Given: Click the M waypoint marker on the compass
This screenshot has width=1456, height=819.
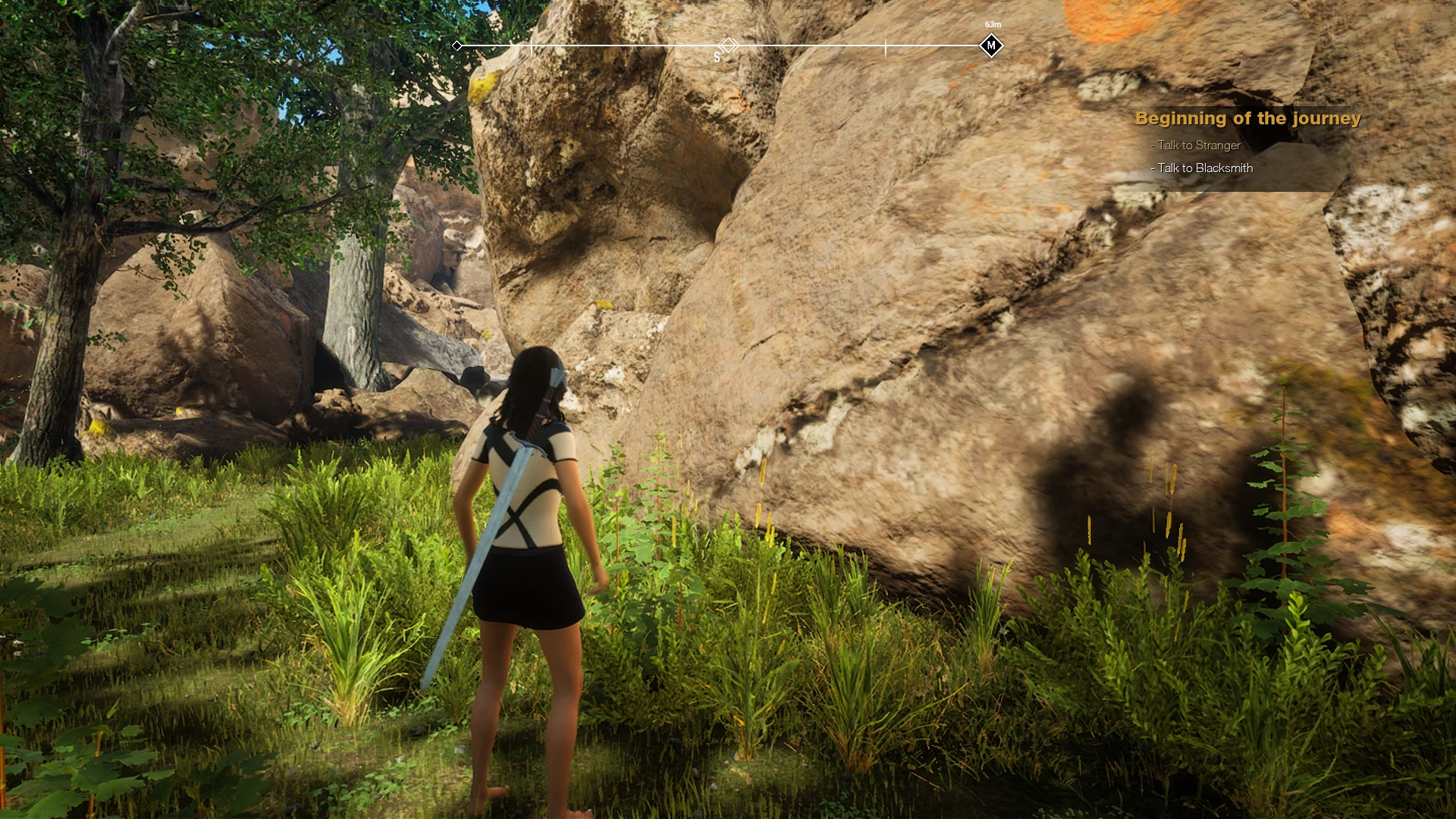Looking at the screenshot, I should pyautogui.click(x=990, y=45).
